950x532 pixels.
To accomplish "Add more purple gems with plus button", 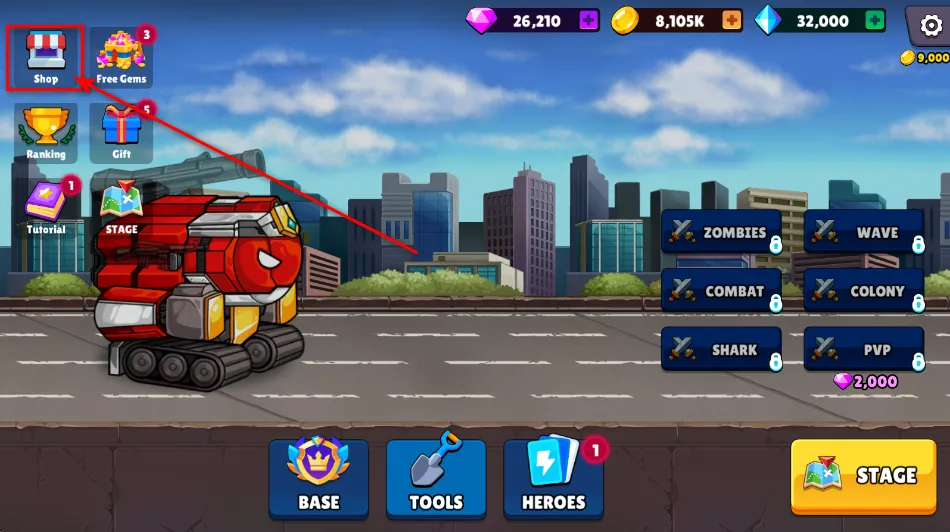I will point(588,20).
